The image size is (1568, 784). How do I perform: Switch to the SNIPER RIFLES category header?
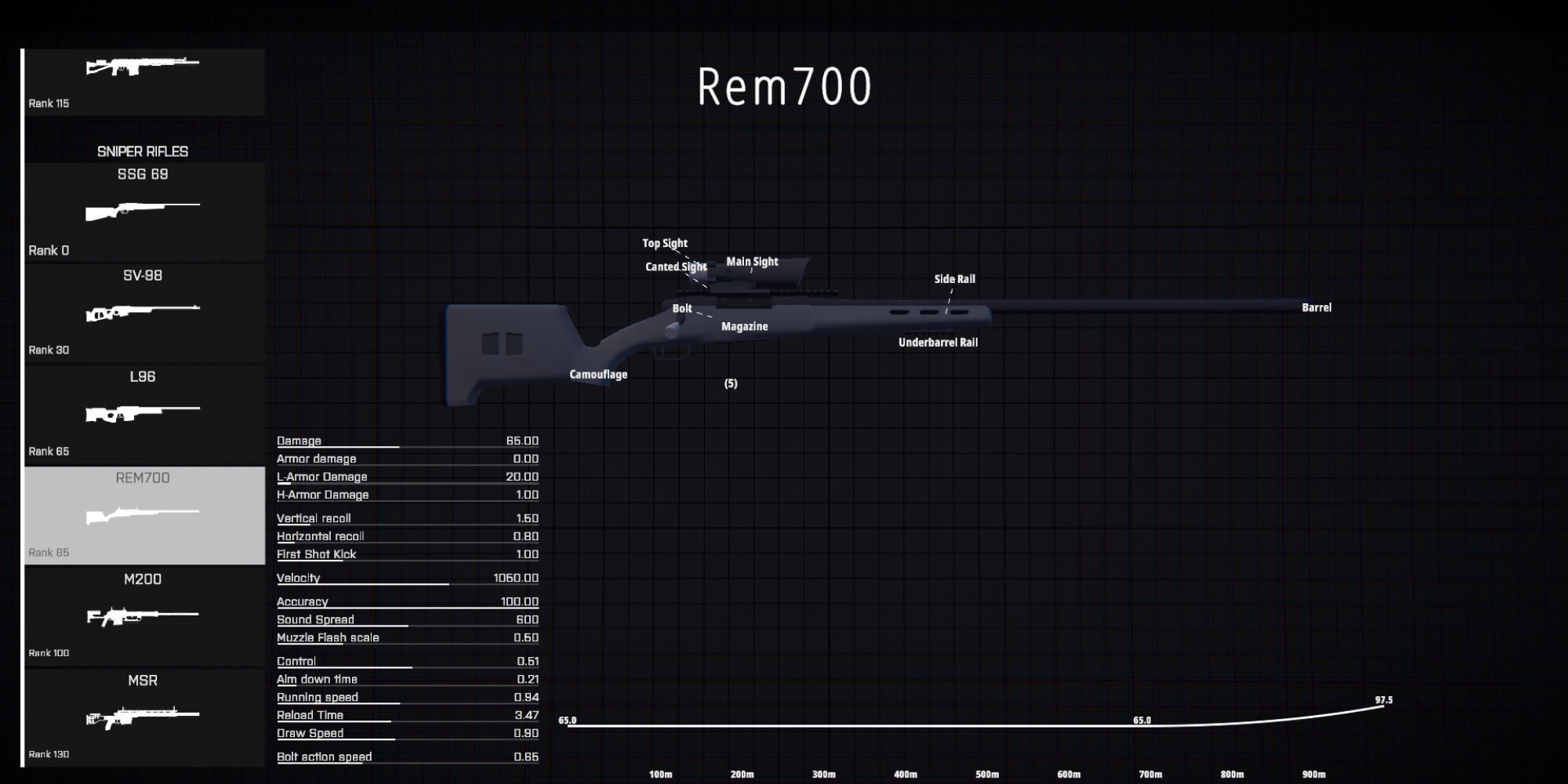[143, 151]
